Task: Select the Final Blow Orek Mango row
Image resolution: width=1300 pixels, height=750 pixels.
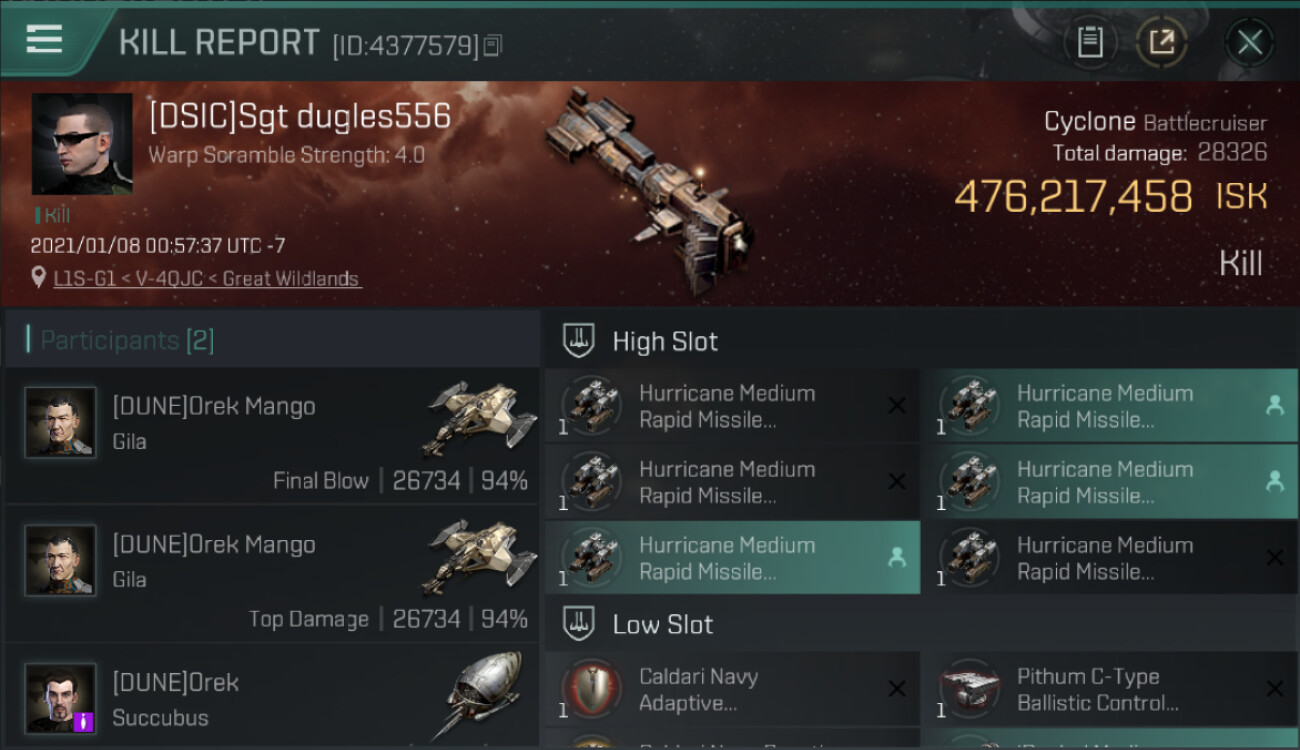Action: coord(272,435)
